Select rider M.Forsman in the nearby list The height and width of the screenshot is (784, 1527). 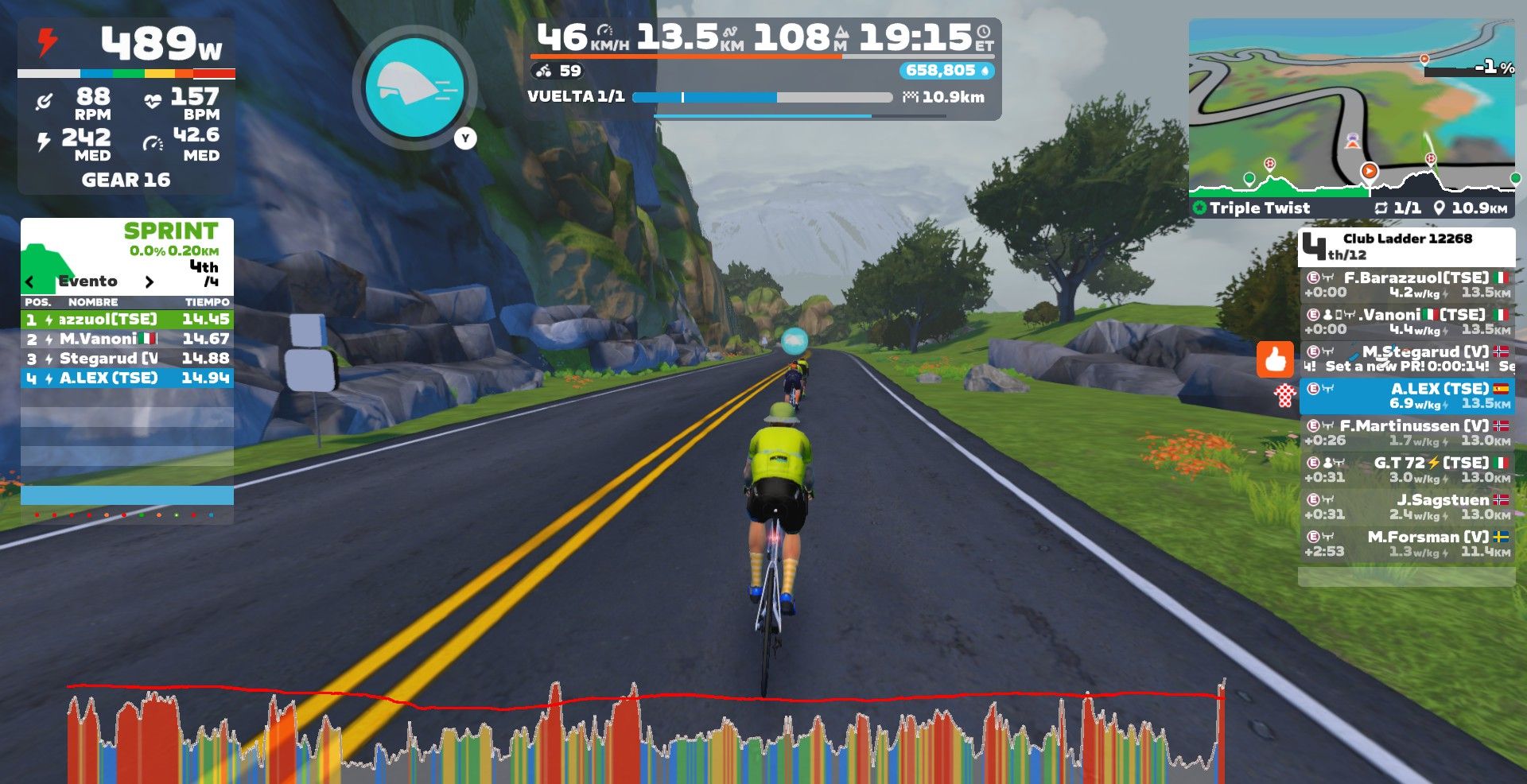point(1406,544)
